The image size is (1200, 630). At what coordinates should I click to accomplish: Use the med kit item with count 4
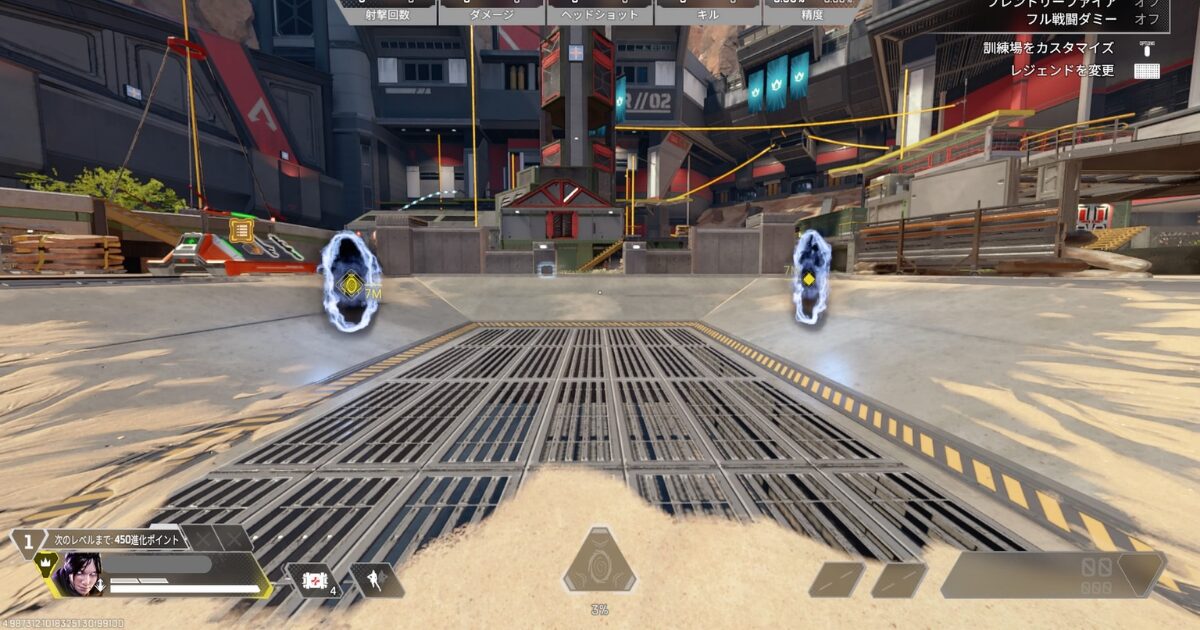312,579
